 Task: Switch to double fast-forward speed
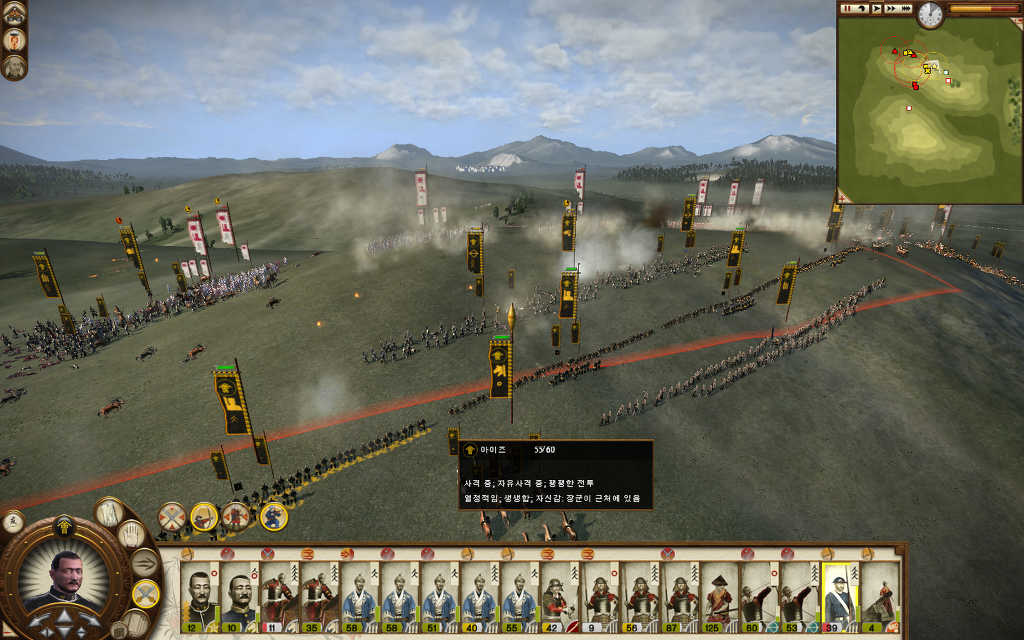(x=891, y=8)
